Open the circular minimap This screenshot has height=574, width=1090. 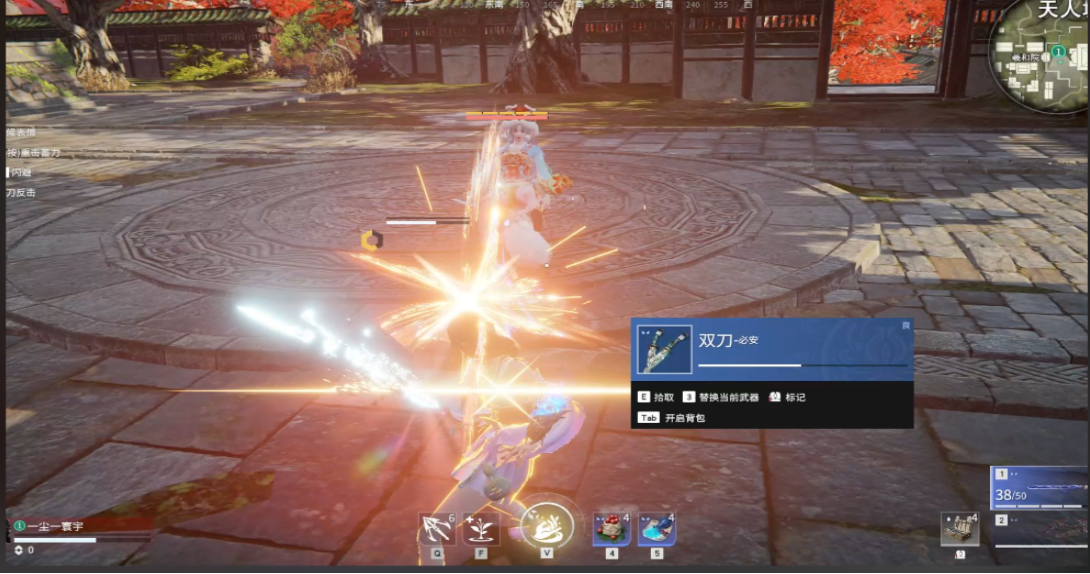pyautogui.click(x=1042, y=55)
